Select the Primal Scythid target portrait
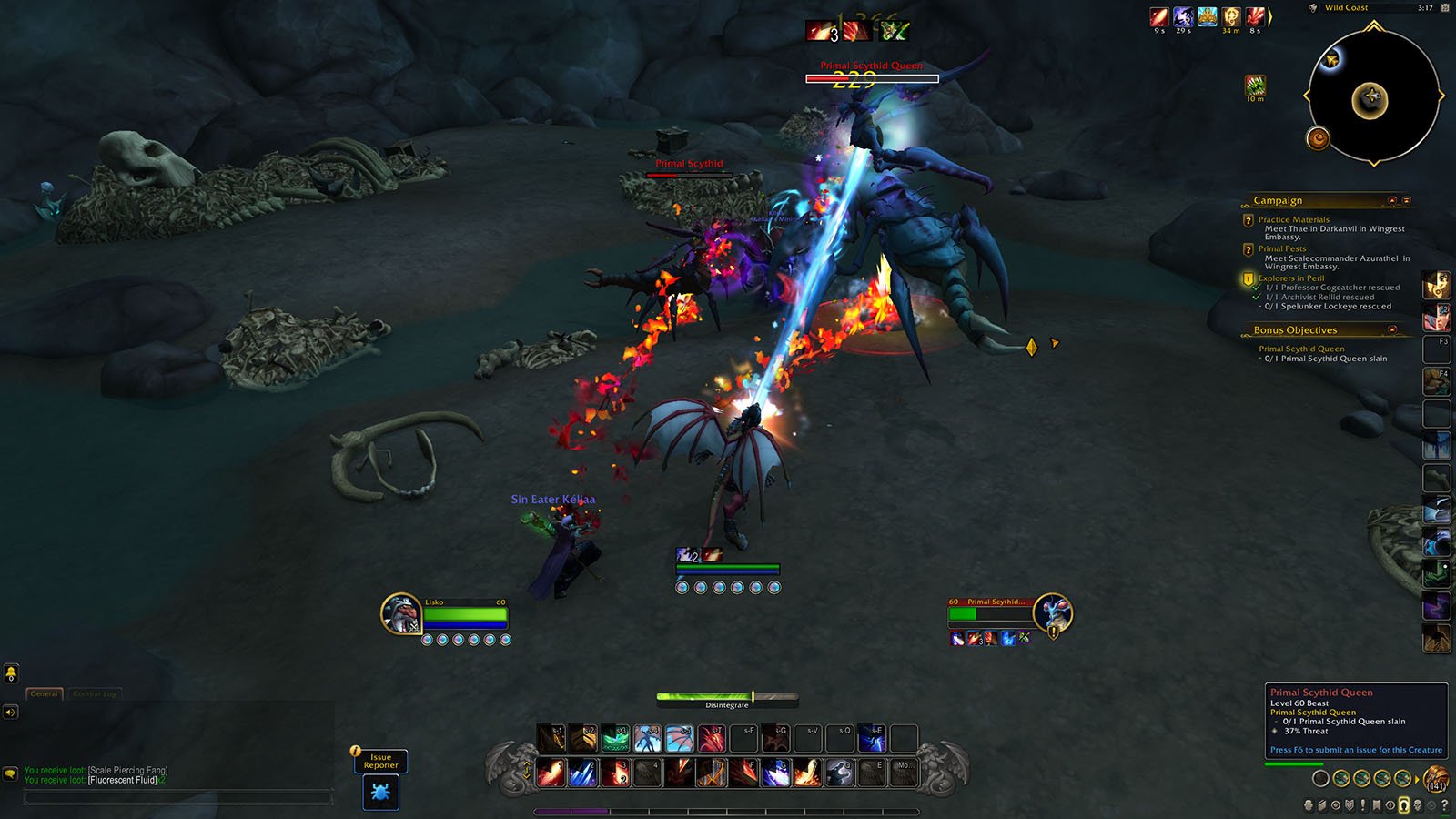This screenshot has width=1456, height=819. pos(1053,614)
